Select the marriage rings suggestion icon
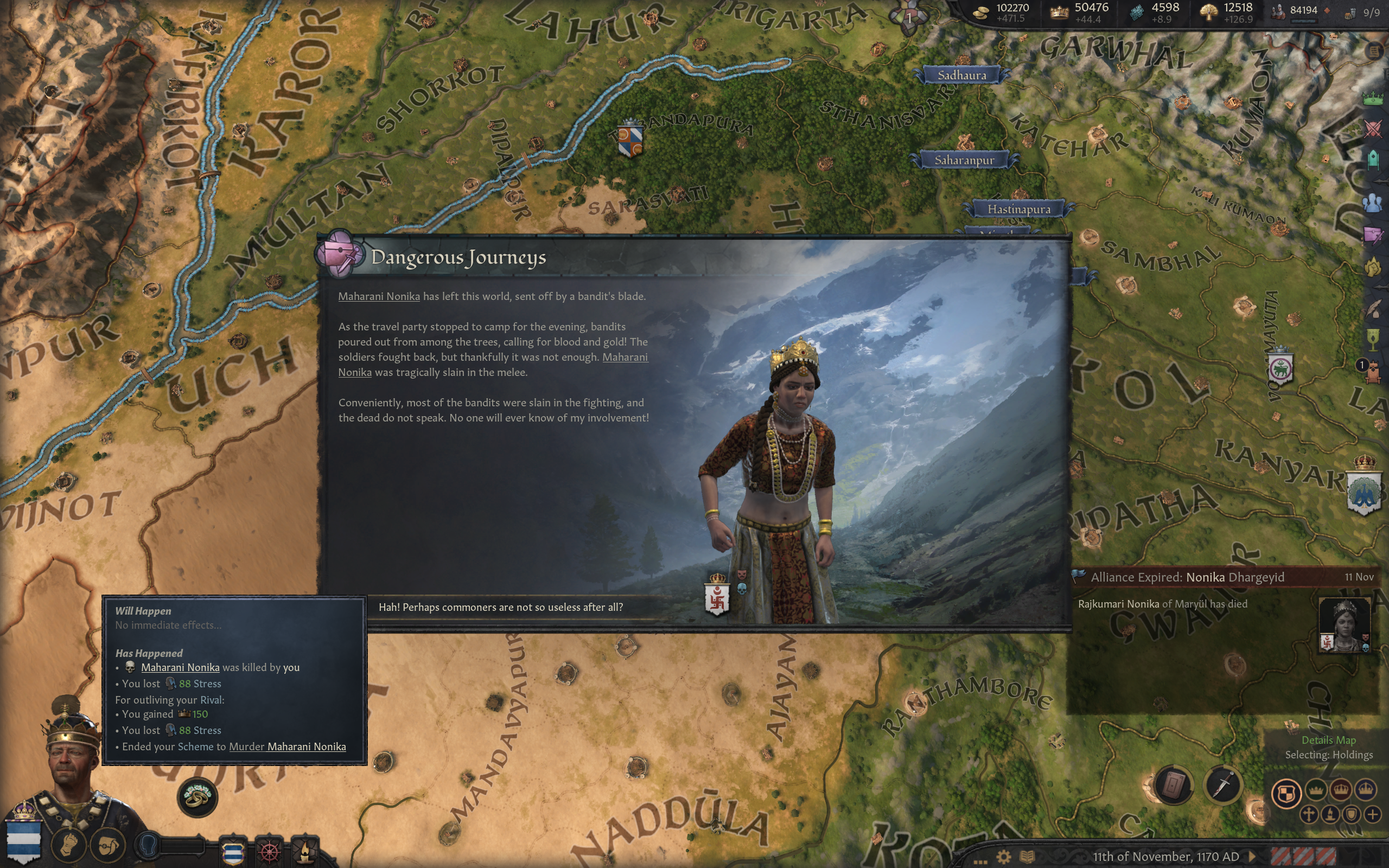Viewport: 1389px width, 868px height. pyautogui.click(x=197, y=796)
